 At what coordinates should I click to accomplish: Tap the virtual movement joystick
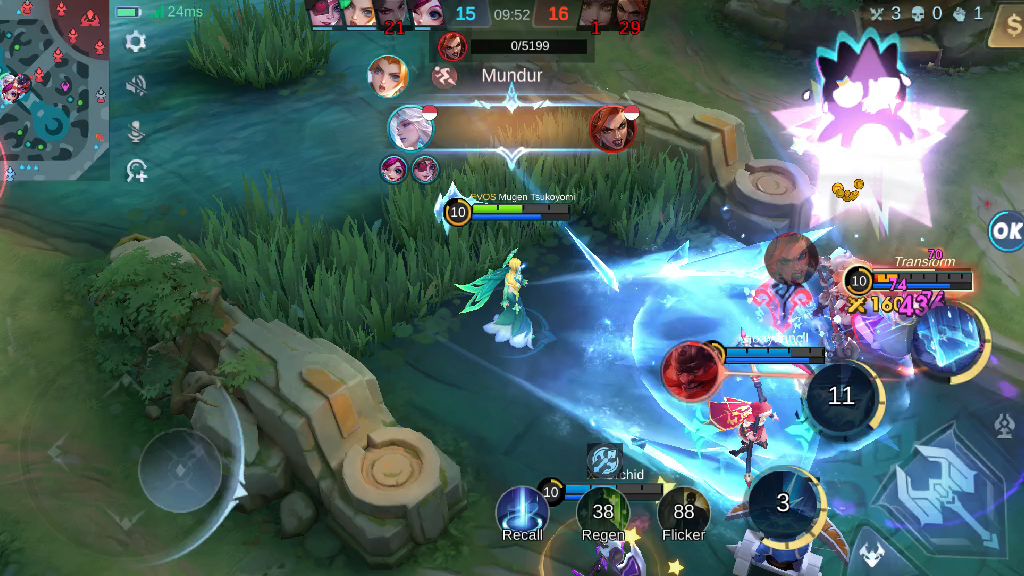[x=180, y=470]
